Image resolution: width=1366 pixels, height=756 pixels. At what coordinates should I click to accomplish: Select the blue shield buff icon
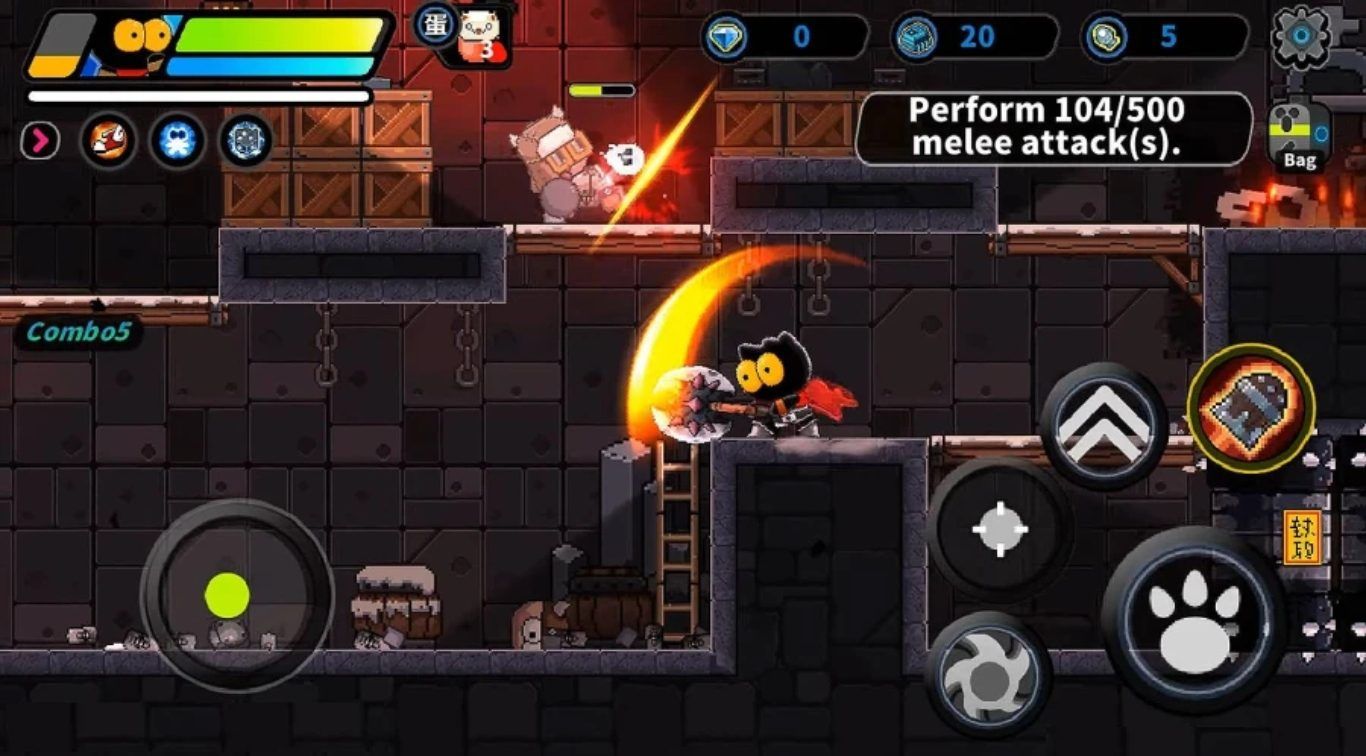(245, 141)
